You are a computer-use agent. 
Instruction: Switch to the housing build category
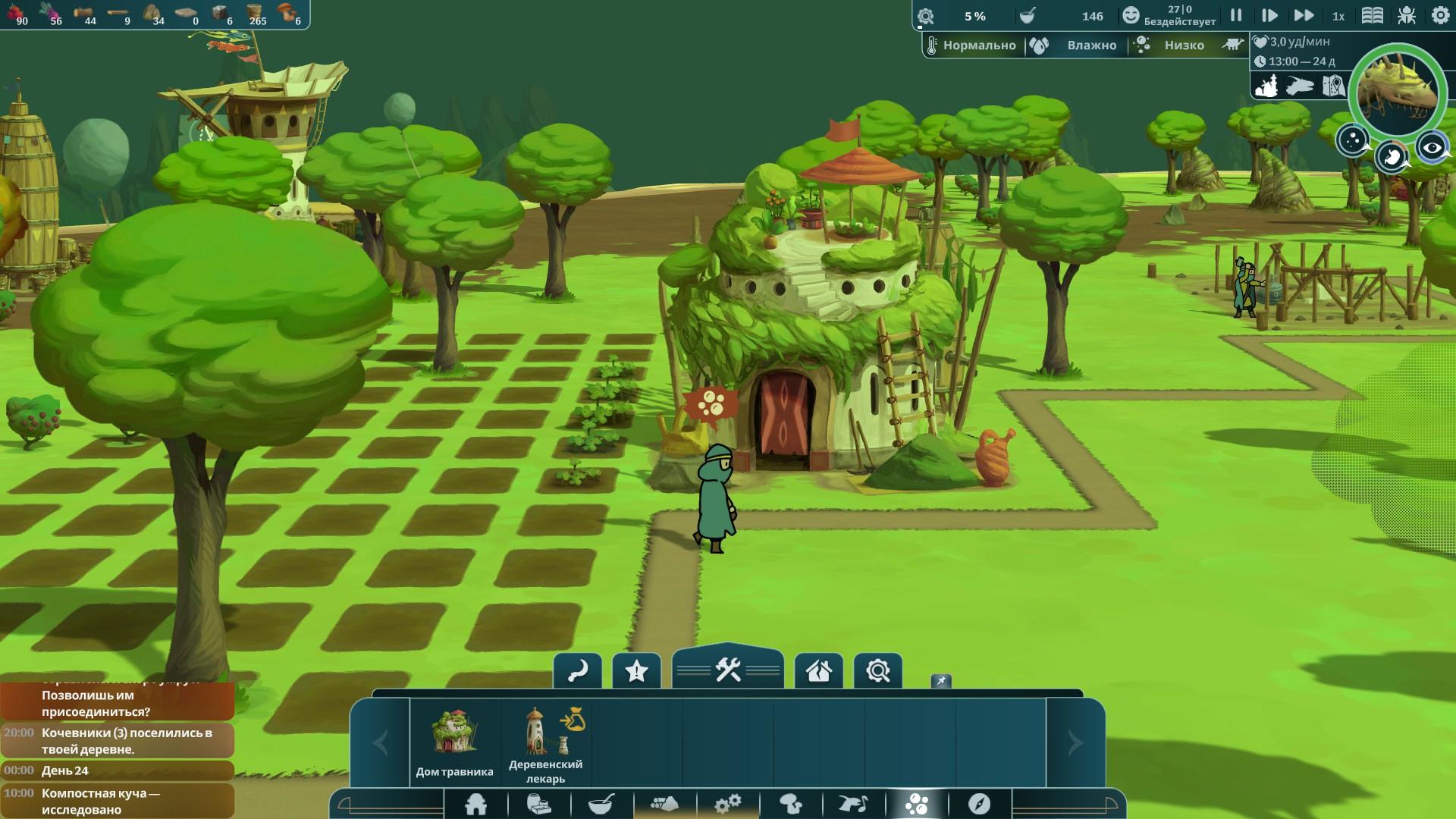pyautogui.click(x=476, y=804)
